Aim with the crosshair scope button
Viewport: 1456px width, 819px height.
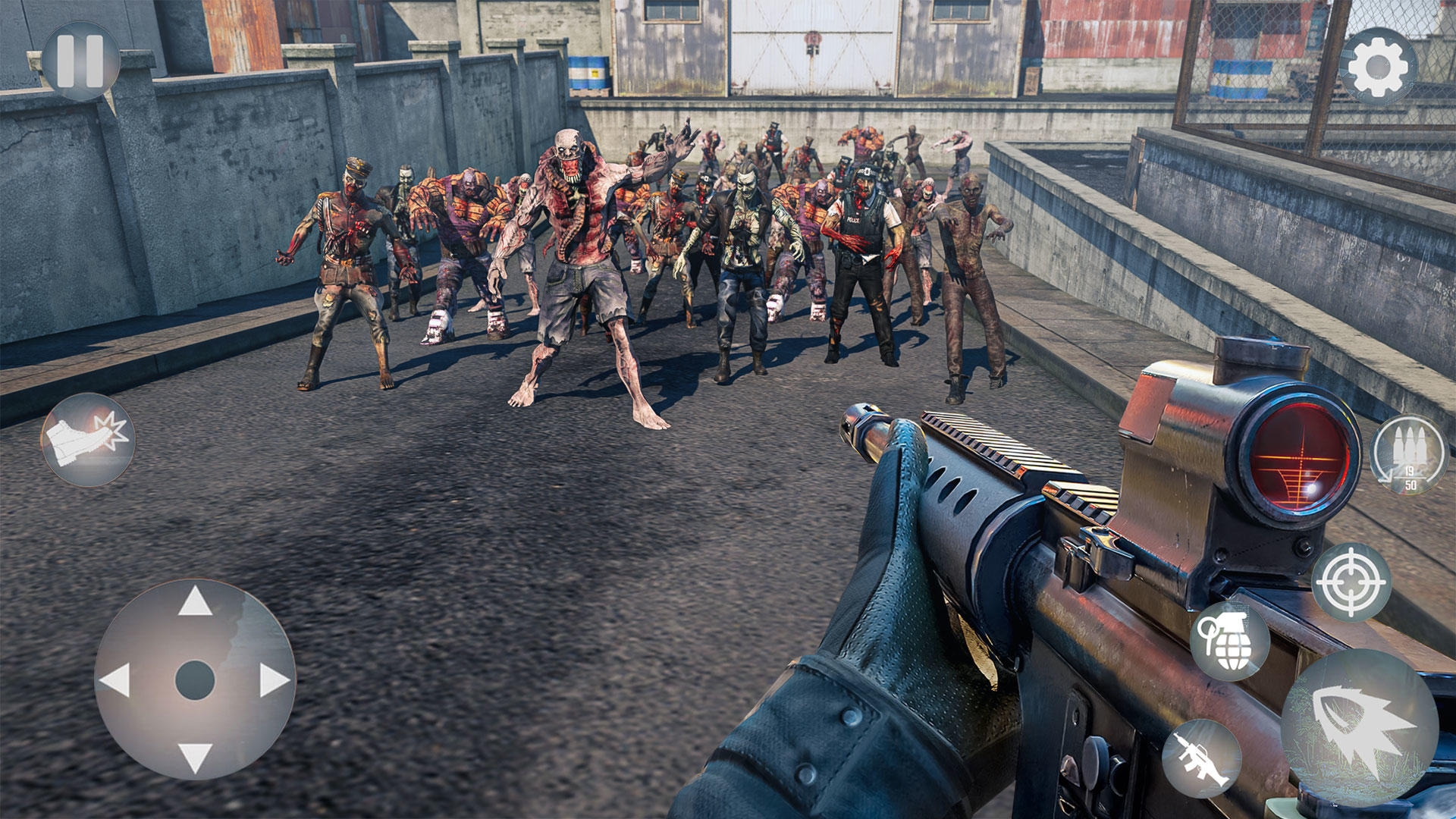pyautogui.click(x=1351, y=582)
